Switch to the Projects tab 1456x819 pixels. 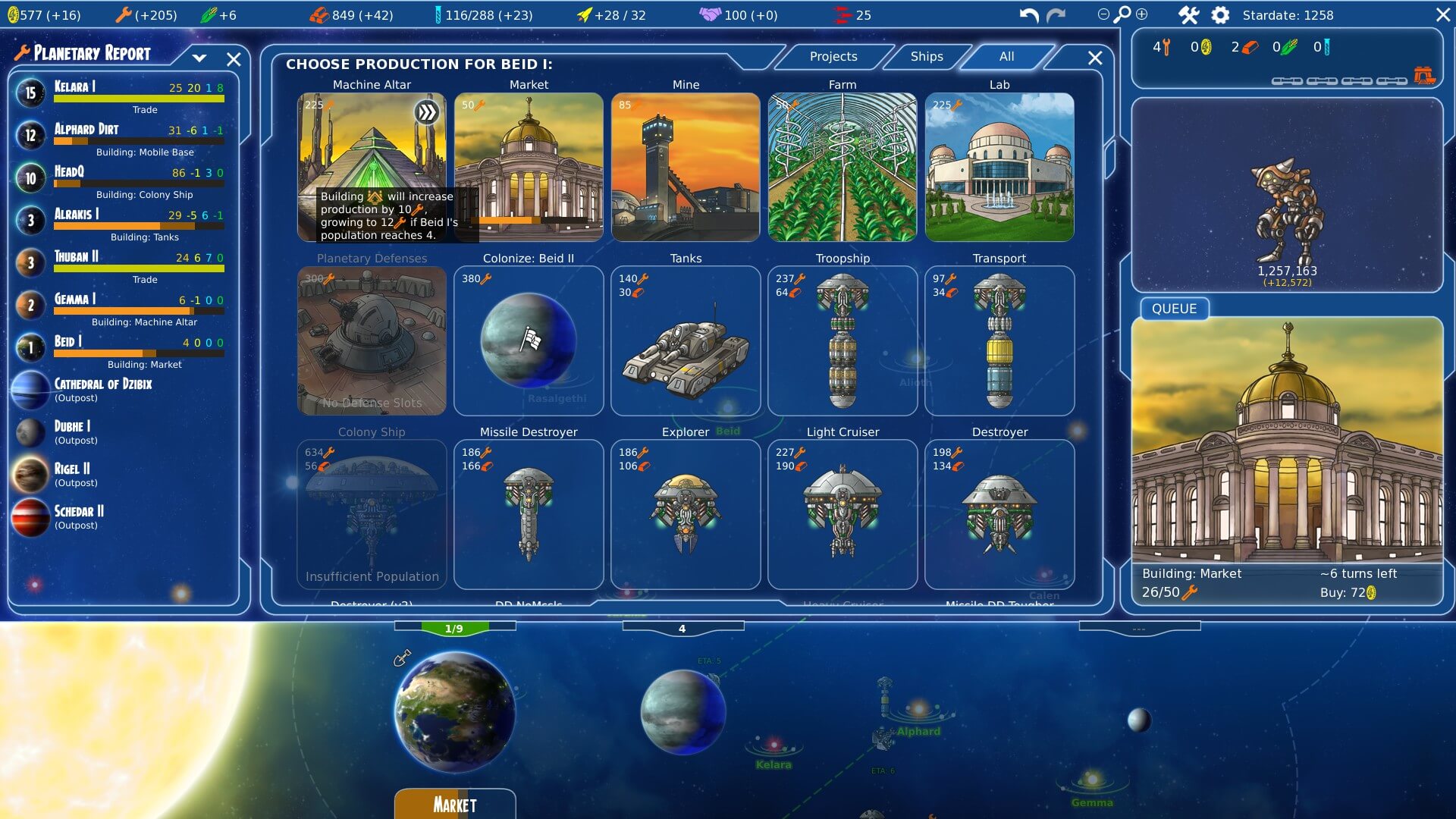[x=833, y=57]
